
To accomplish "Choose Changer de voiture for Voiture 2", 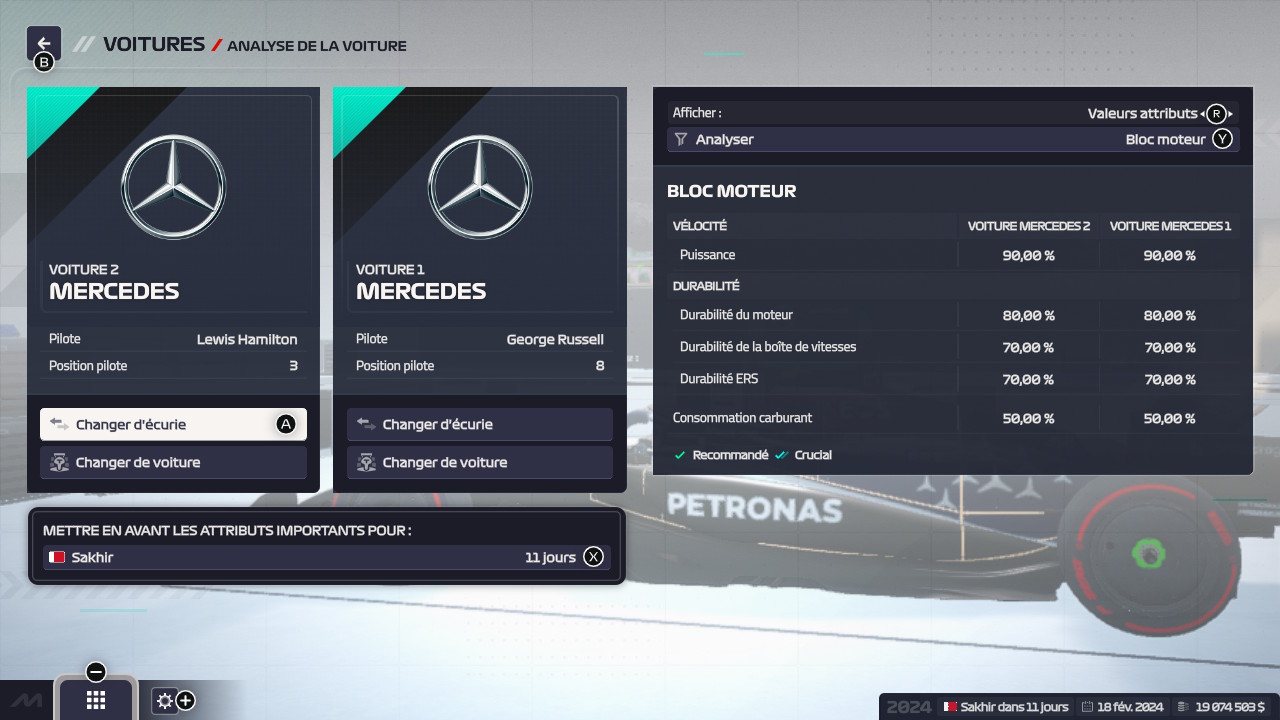I will pyautogui.click(x=173, y=462).
